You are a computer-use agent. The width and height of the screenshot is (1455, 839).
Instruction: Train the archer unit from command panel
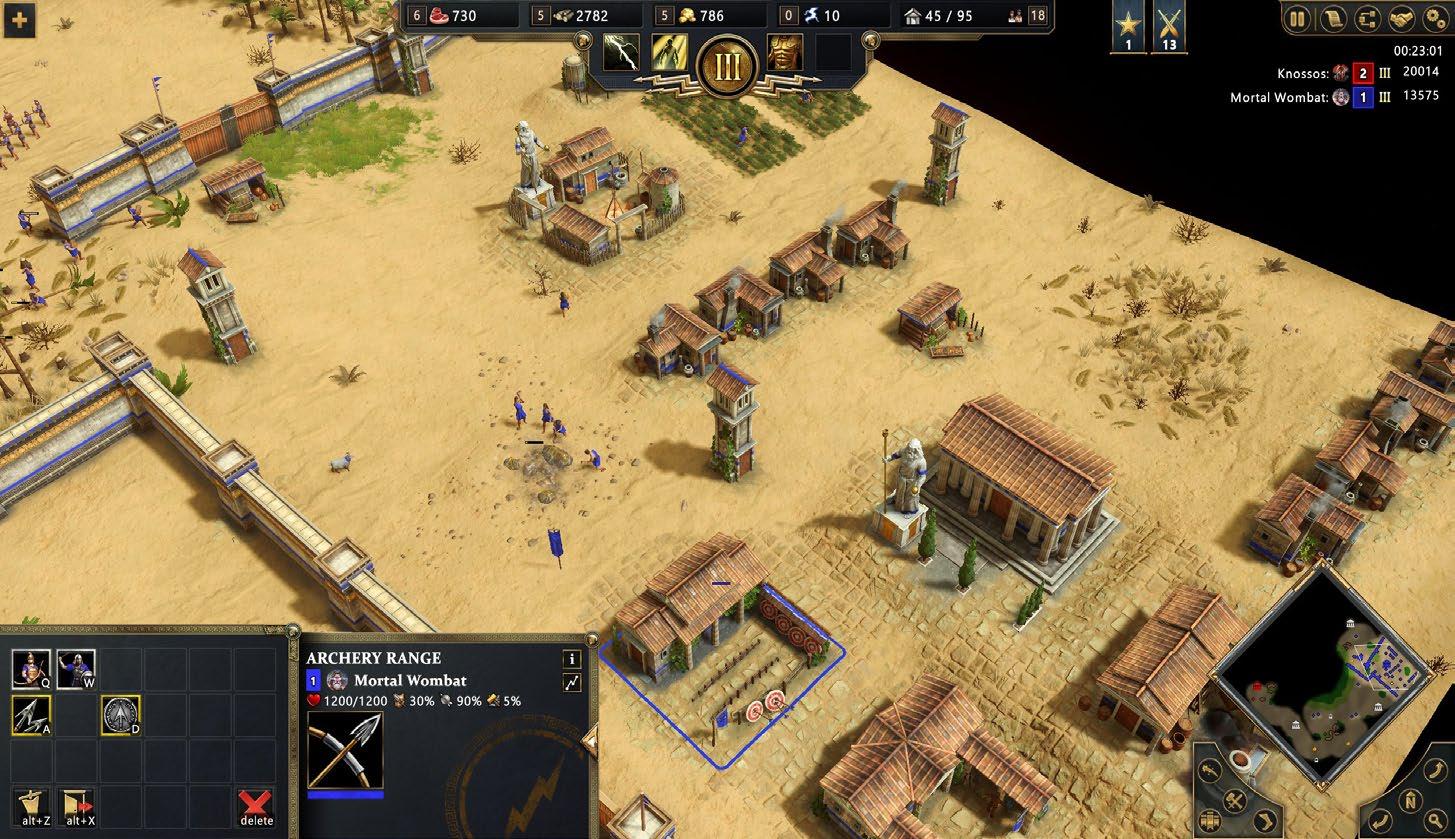(31, 669)
